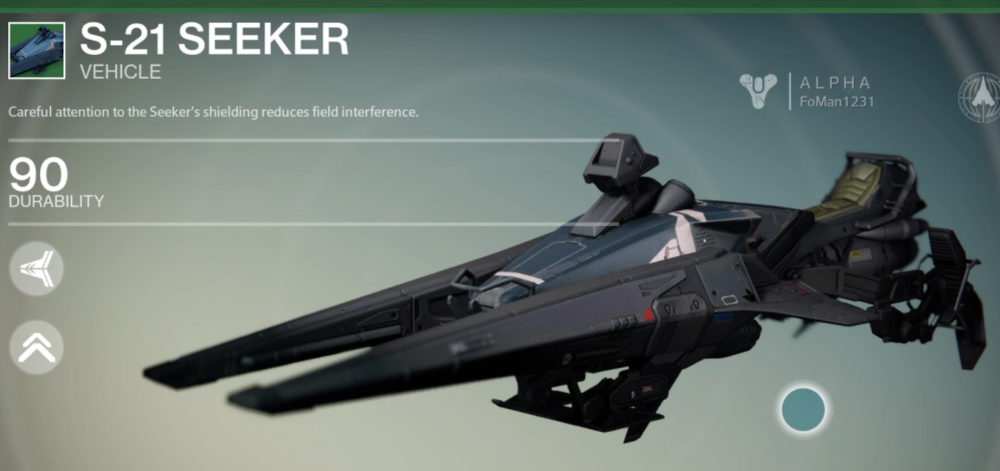The width and height of the screenshot is (1000, 471).
Task: Select the sparrow vehicle perk icon
Action: coord(36,269)
